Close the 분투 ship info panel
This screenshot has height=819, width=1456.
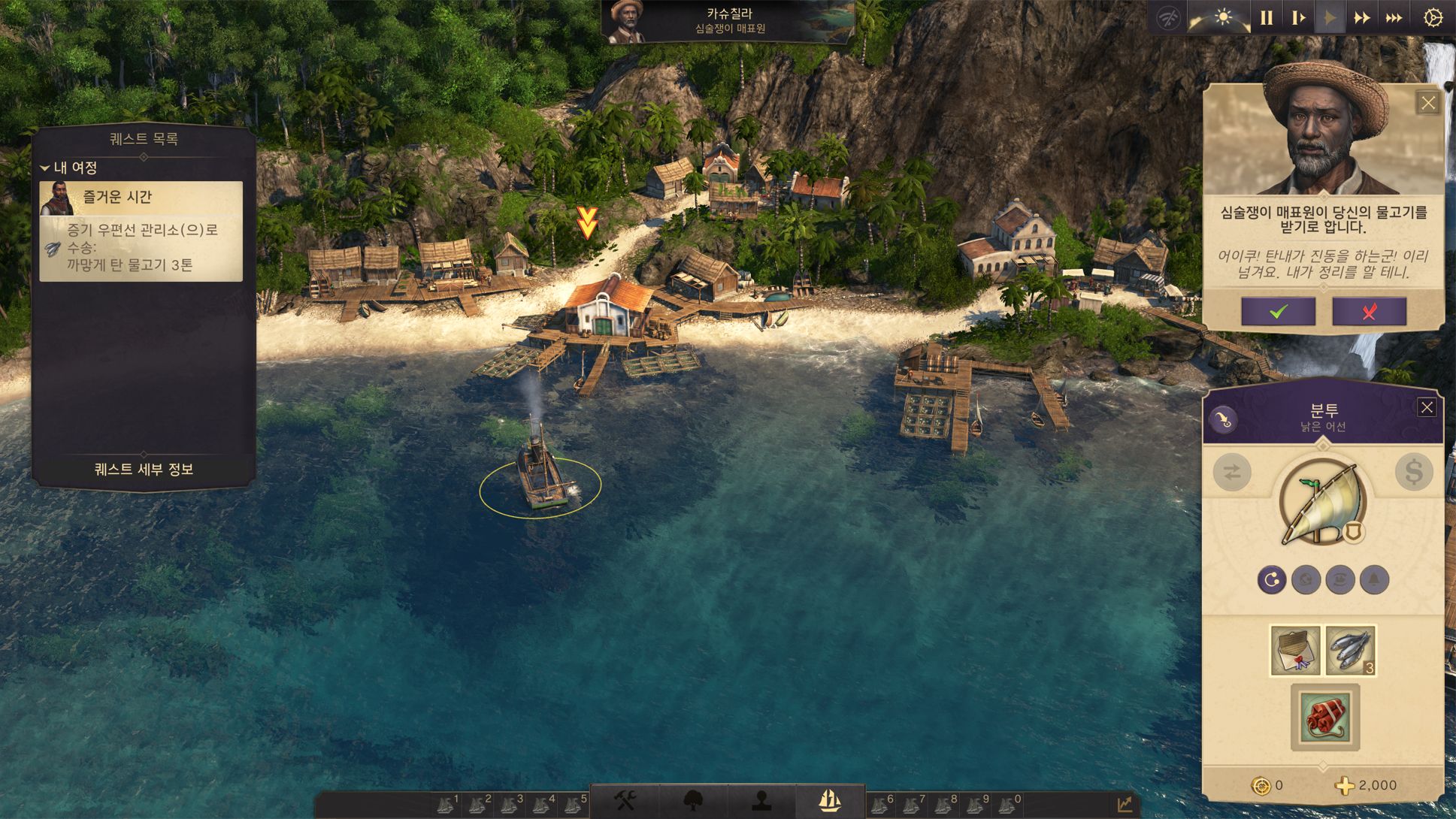1426,407
